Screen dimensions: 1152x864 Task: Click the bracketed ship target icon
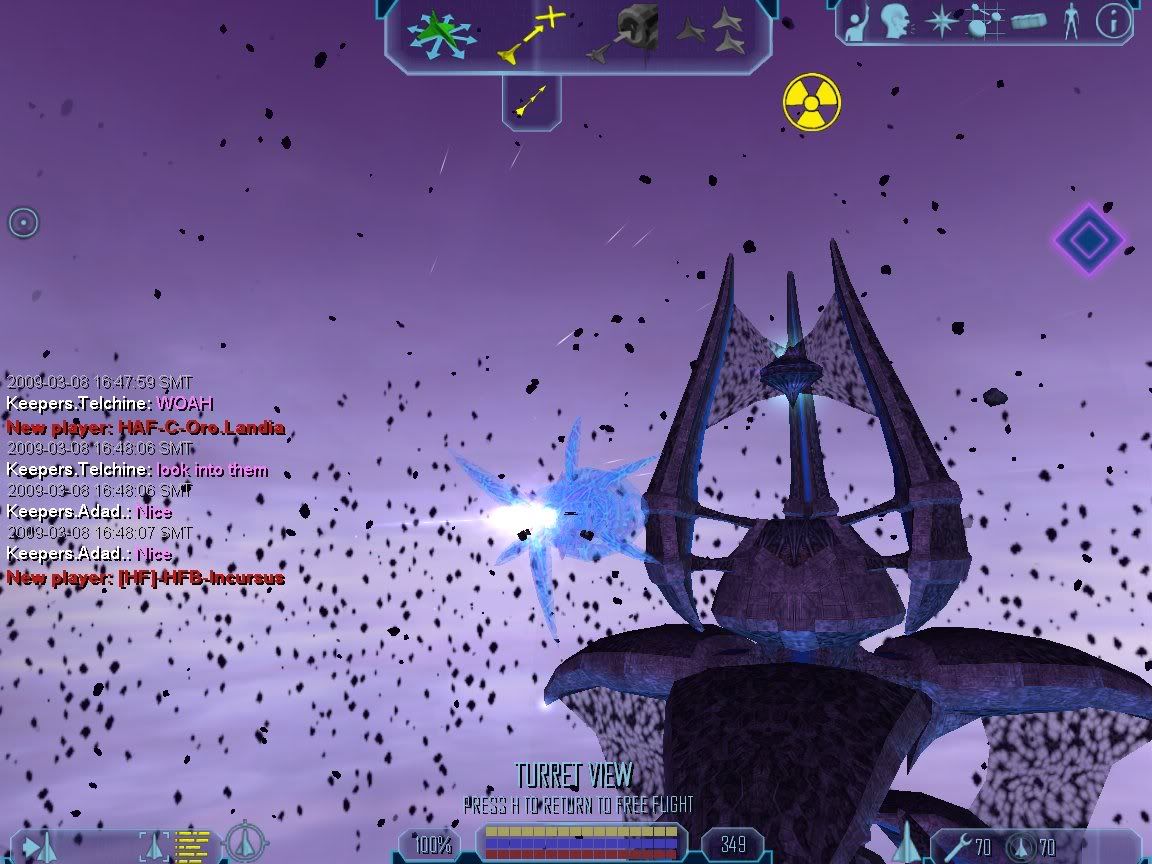tap(156, 846)
